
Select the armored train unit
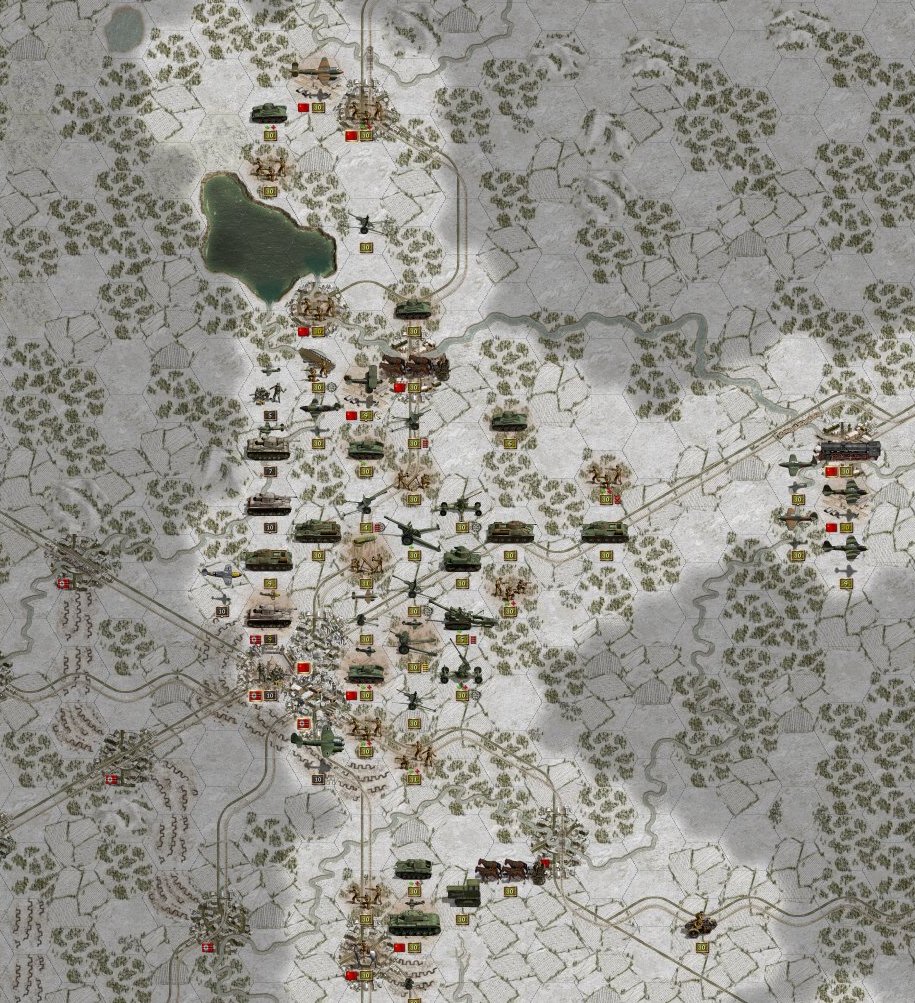[847, 450]
